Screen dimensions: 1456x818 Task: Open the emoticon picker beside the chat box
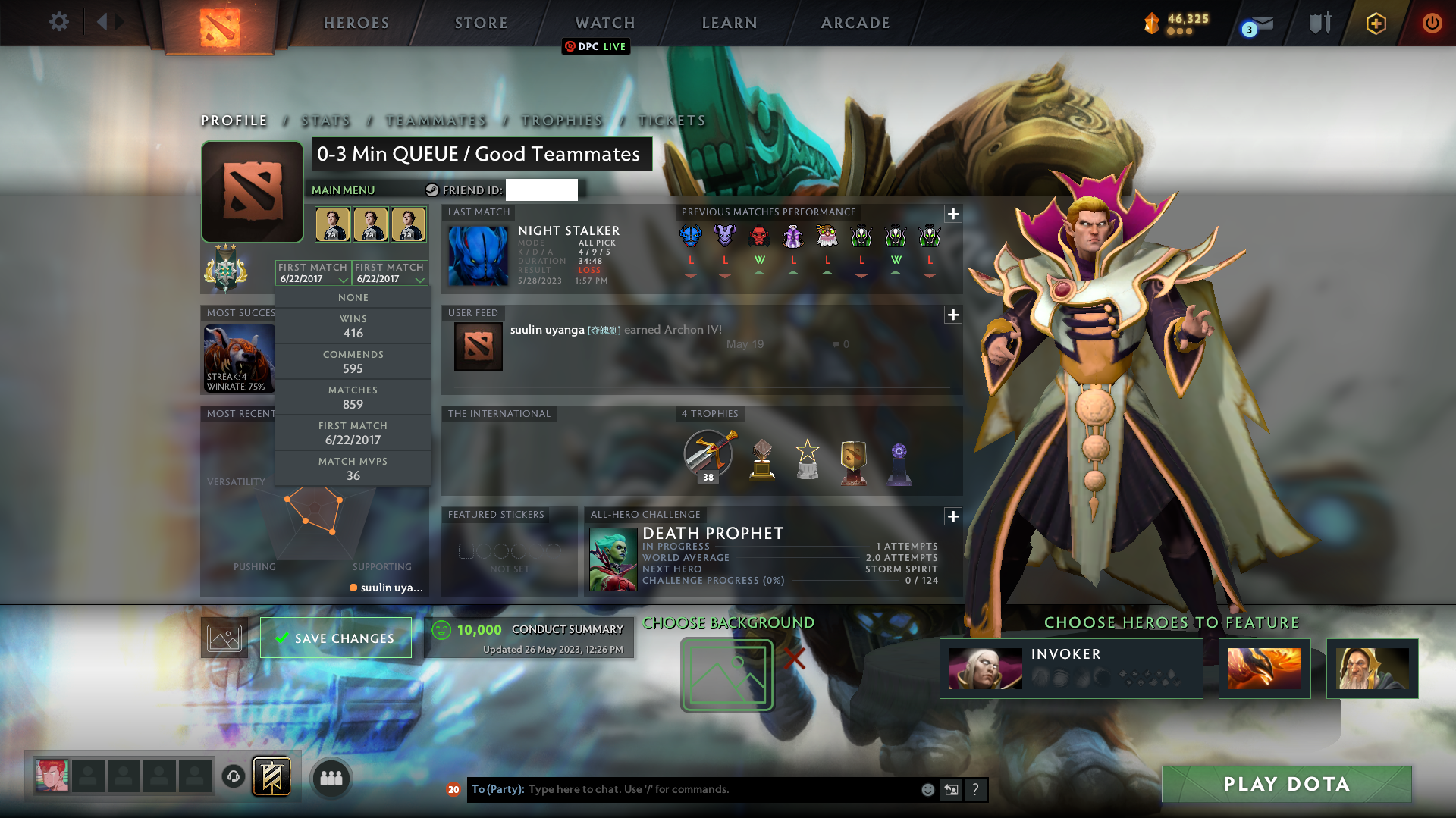(927, 789)
